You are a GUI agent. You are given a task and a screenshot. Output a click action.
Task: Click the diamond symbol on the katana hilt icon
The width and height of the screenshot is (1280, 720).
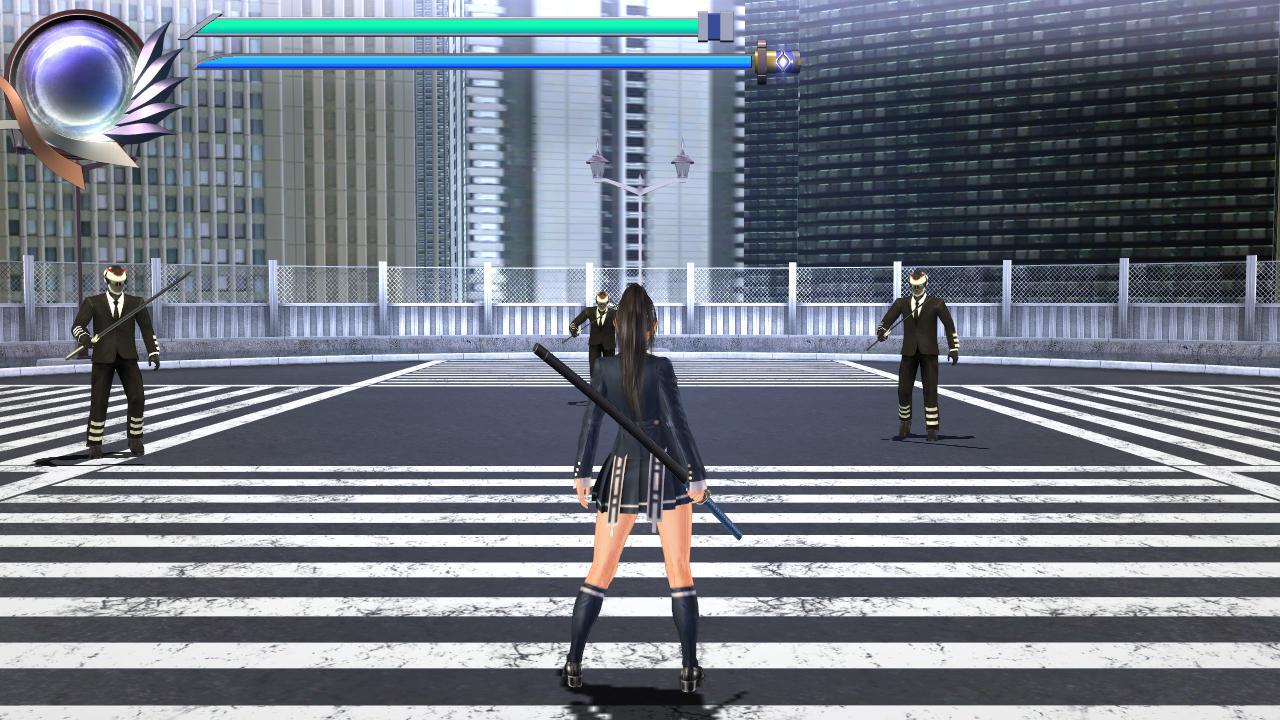coord(782,60)
